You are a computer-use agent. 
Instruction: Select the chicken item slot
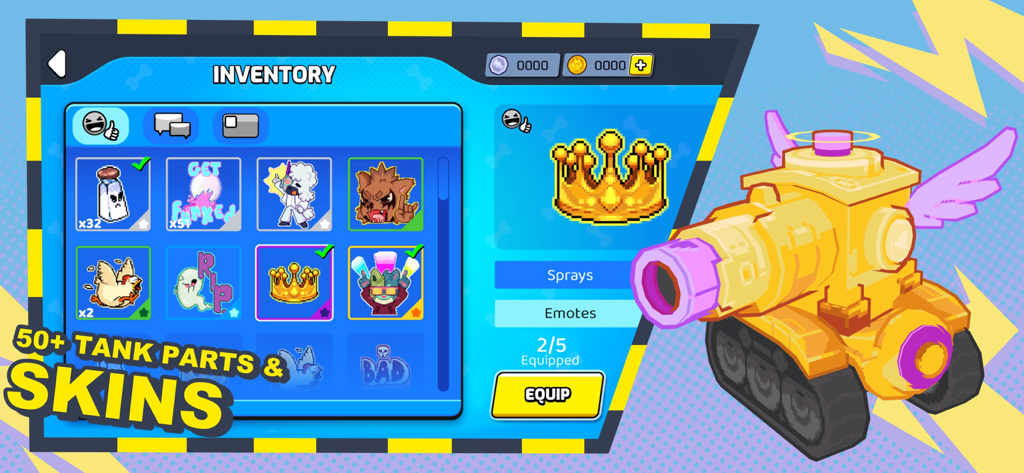[x=113, y=283]
